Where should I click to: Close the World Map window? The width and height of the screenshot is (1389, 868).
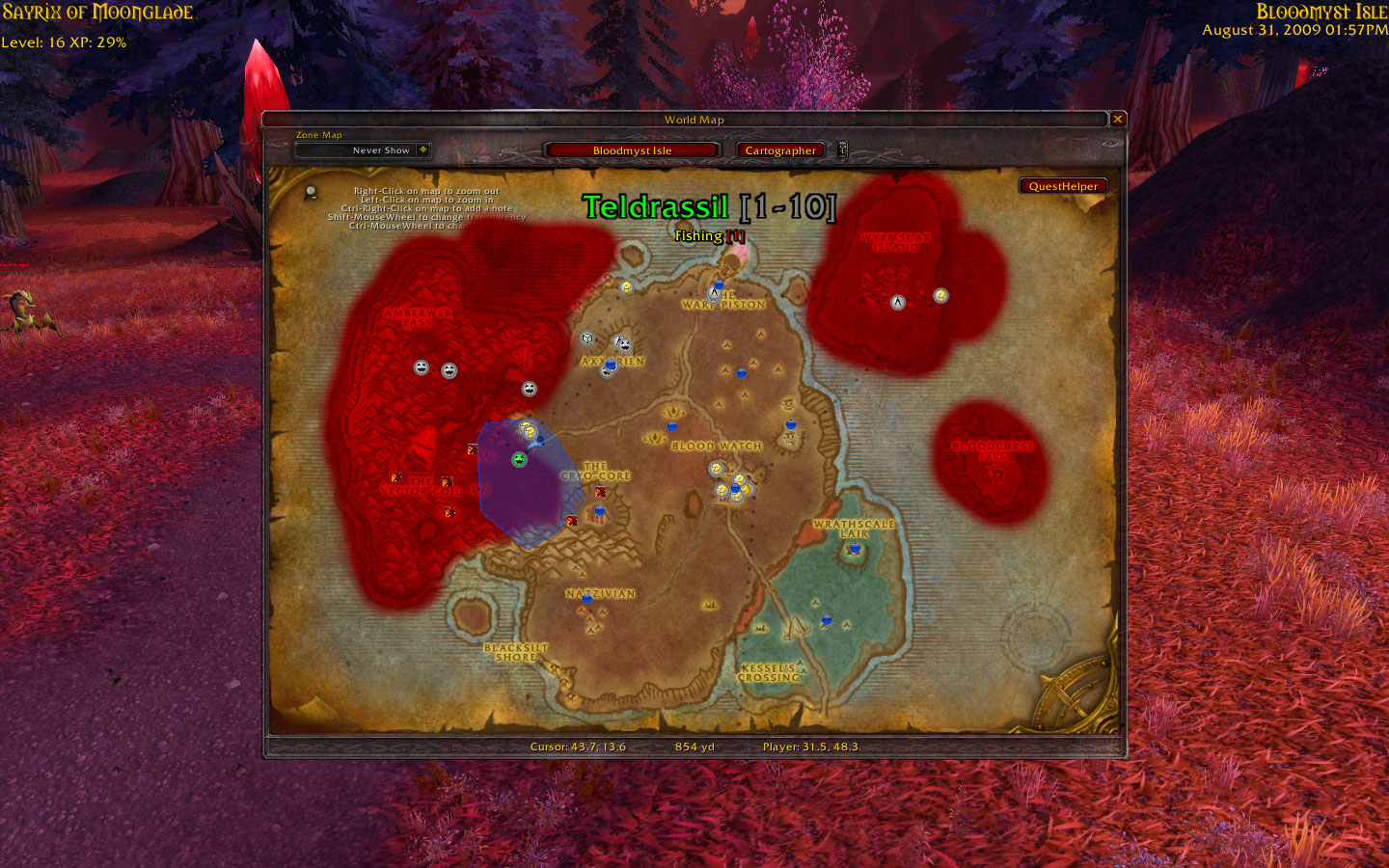pyautogui.click(x=1118, y=119)
